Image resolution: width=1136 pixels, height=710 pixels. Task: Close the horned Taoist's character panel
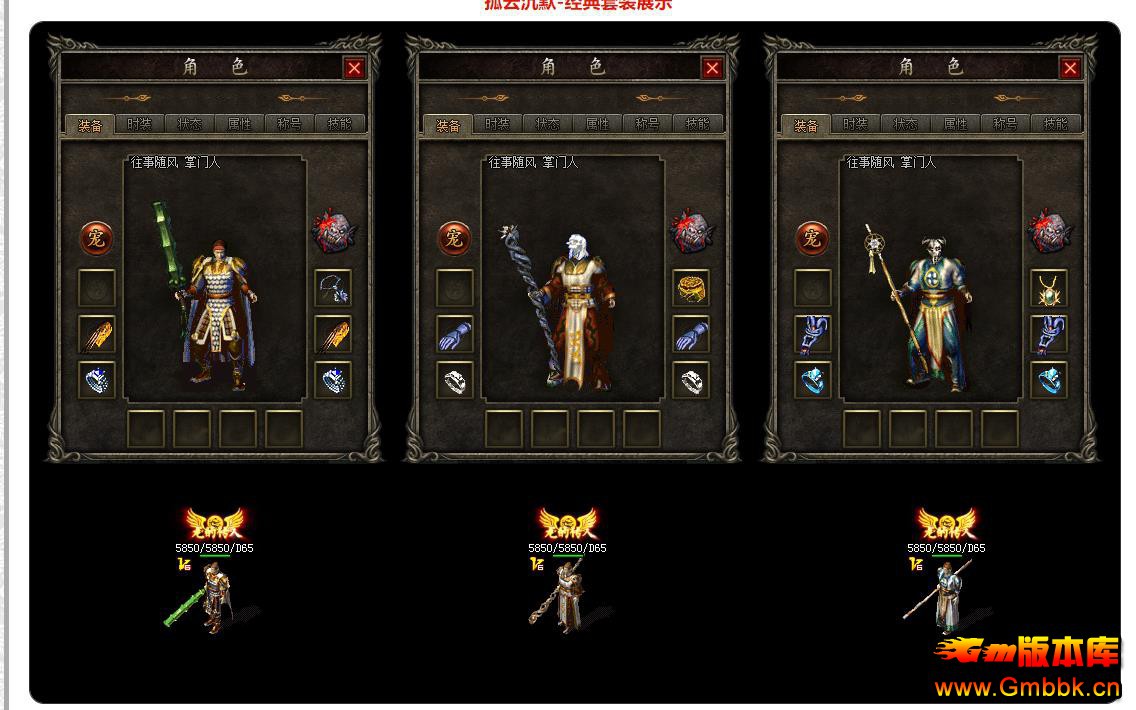click(x=1070, y=68)
